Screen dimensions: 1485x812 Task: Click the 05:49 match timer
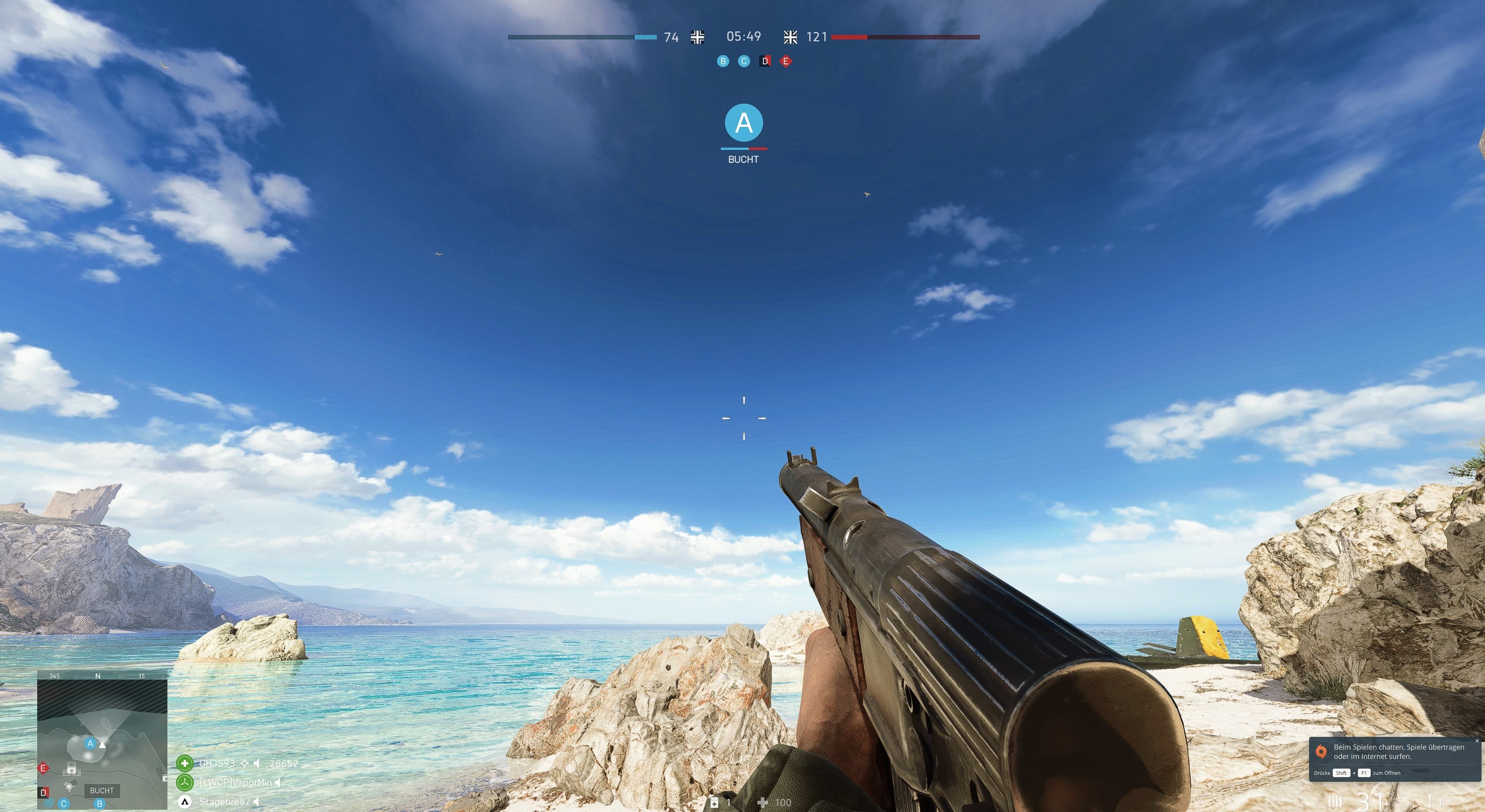744,36
